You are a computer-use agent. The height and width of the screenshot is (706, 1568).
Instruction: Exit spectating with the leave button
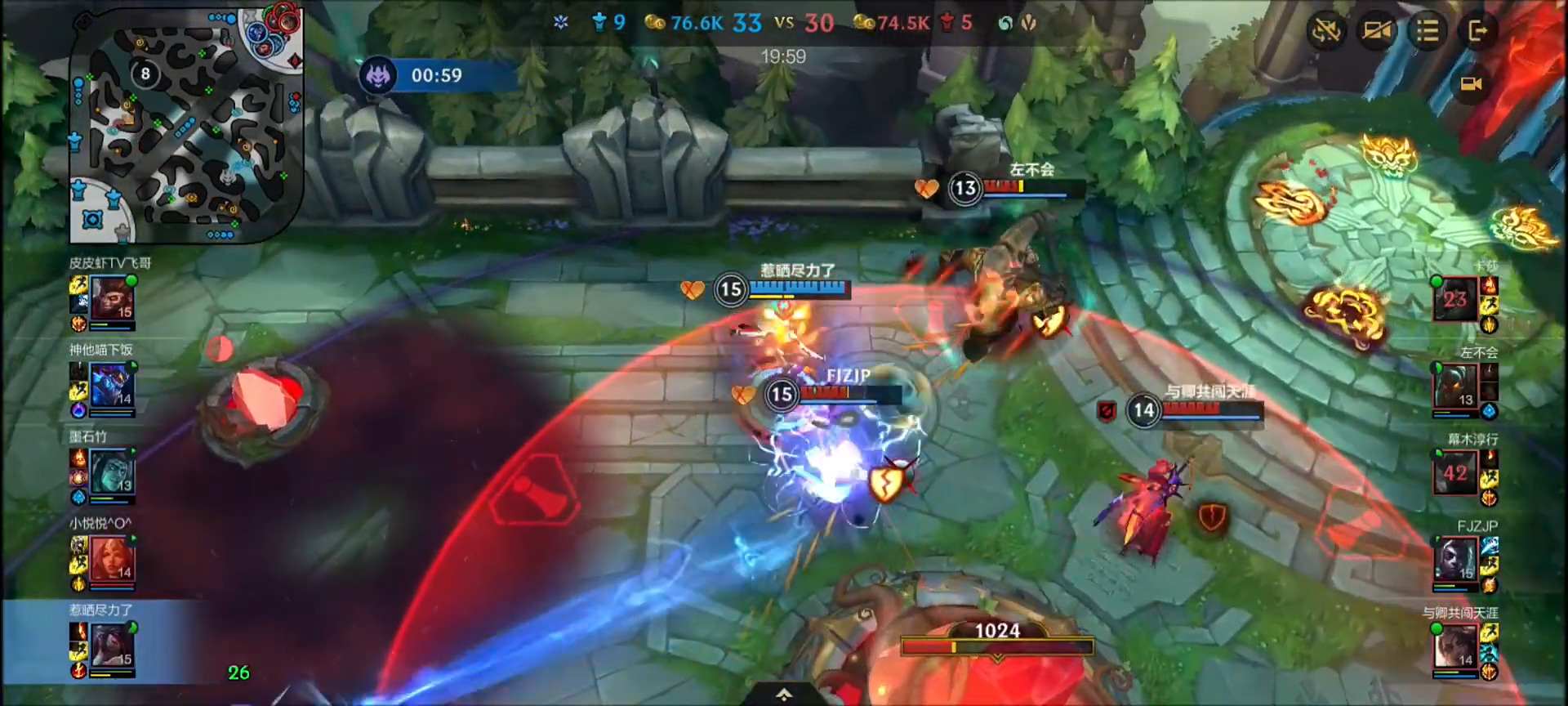point(1477,32)
